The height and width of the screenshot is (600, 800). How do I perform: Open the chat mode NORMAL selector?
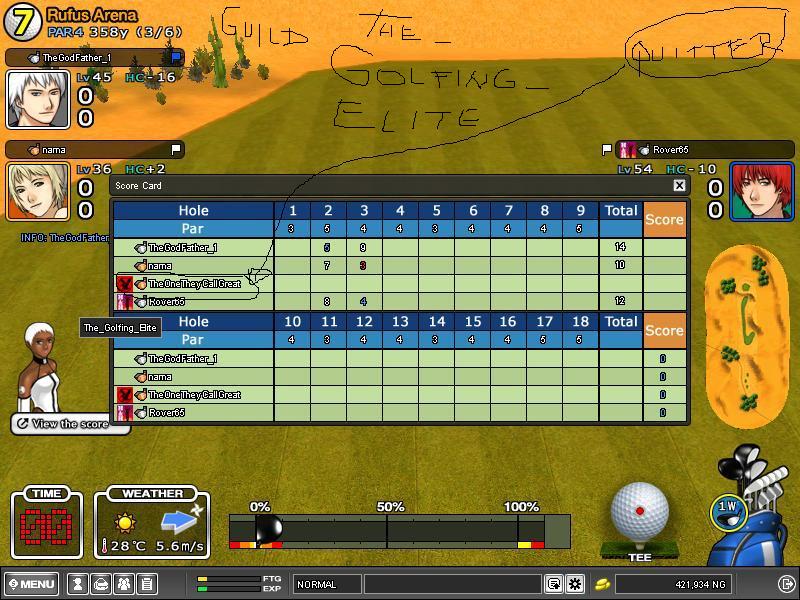click(326, 584)
